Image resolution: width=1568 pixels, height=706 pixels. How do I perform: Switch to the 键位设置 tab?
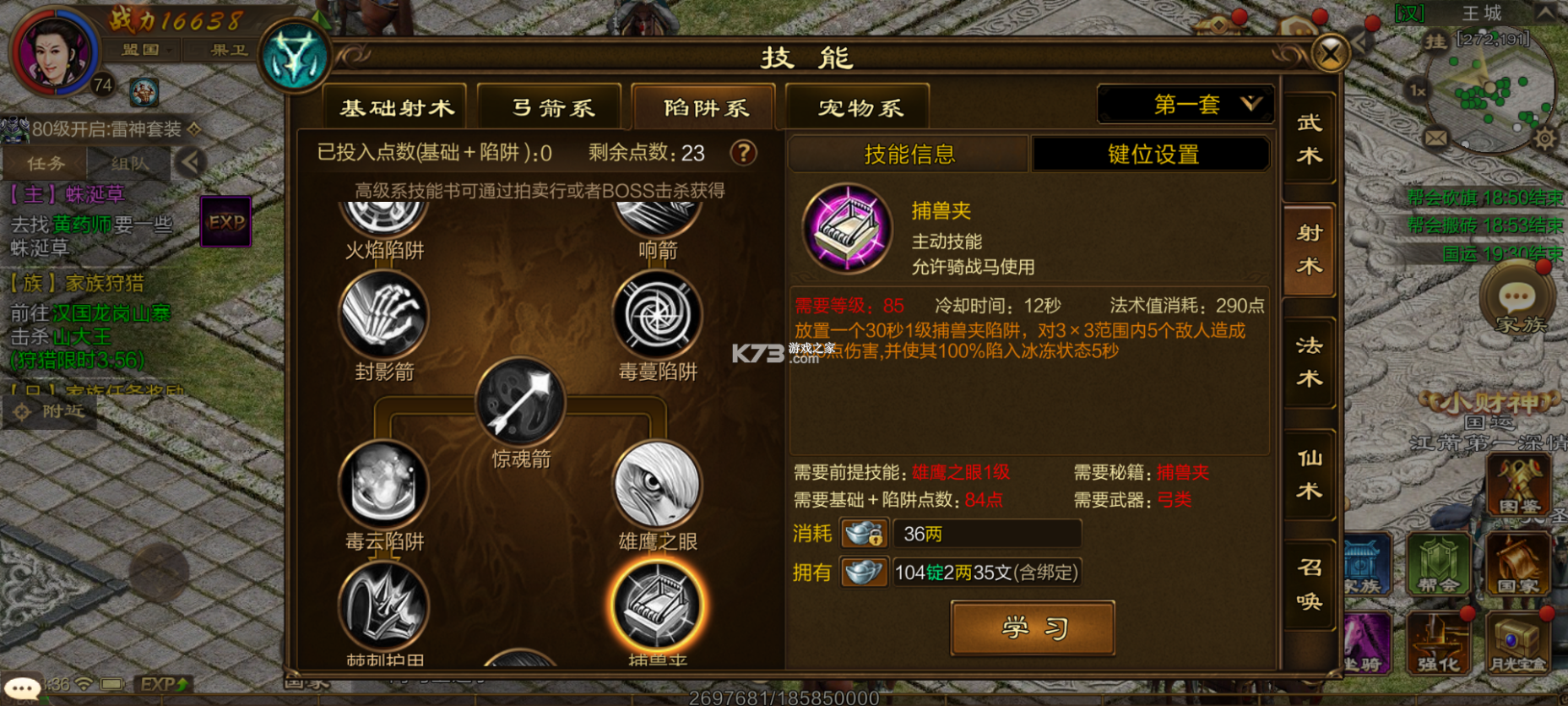1151,154
